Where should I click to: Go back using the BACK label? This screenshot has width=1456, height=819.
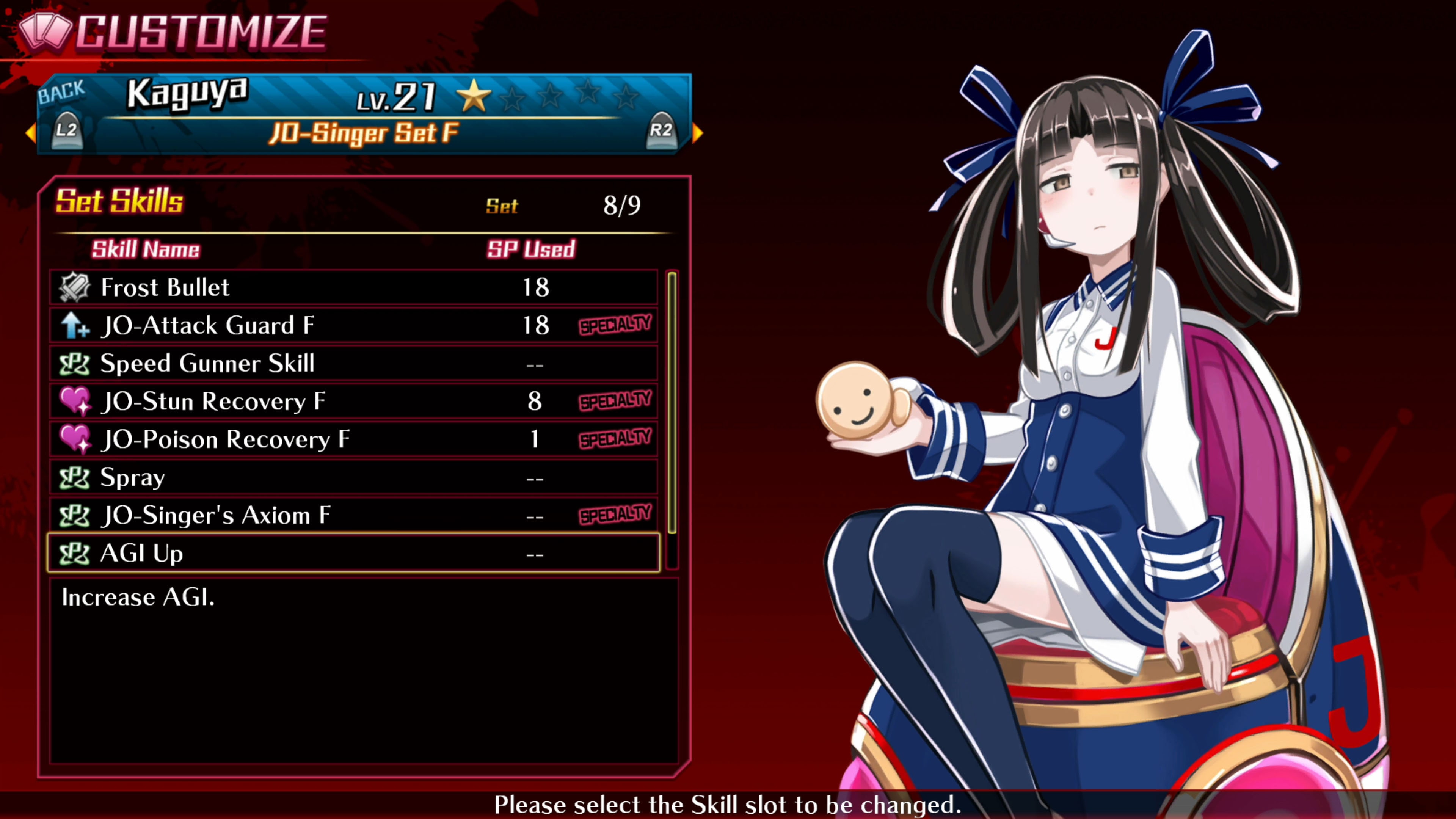pos(61,92)
